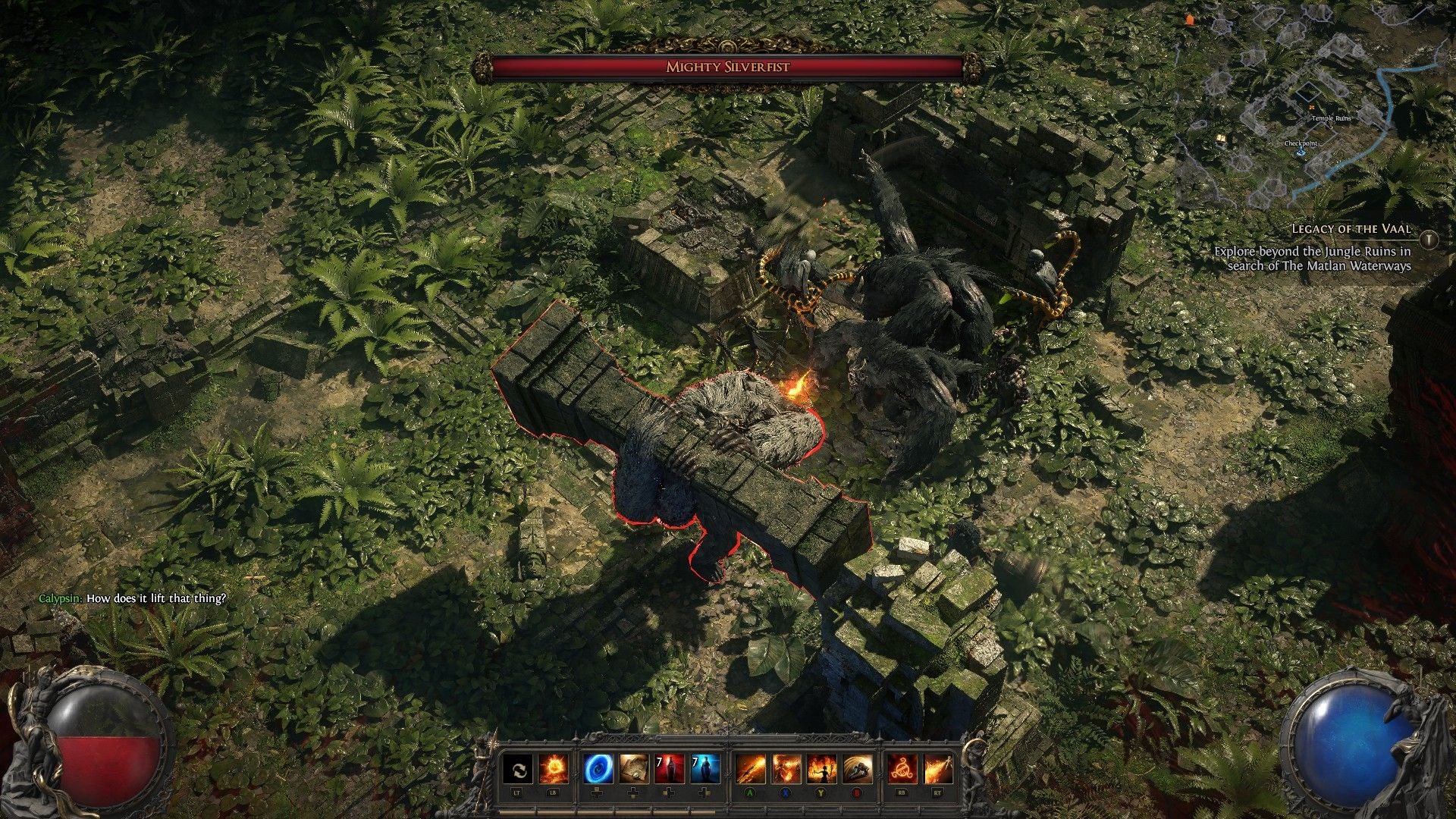Click the Mighty Silverfist boss health bar

[730, 67]
